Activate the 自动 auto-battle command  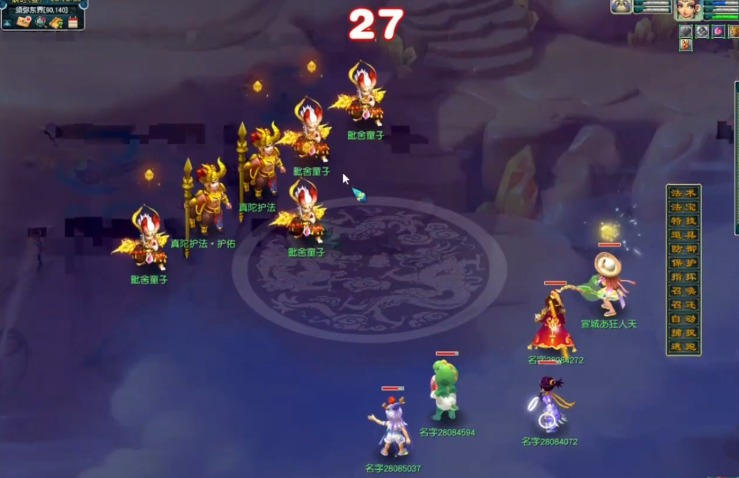684,319
